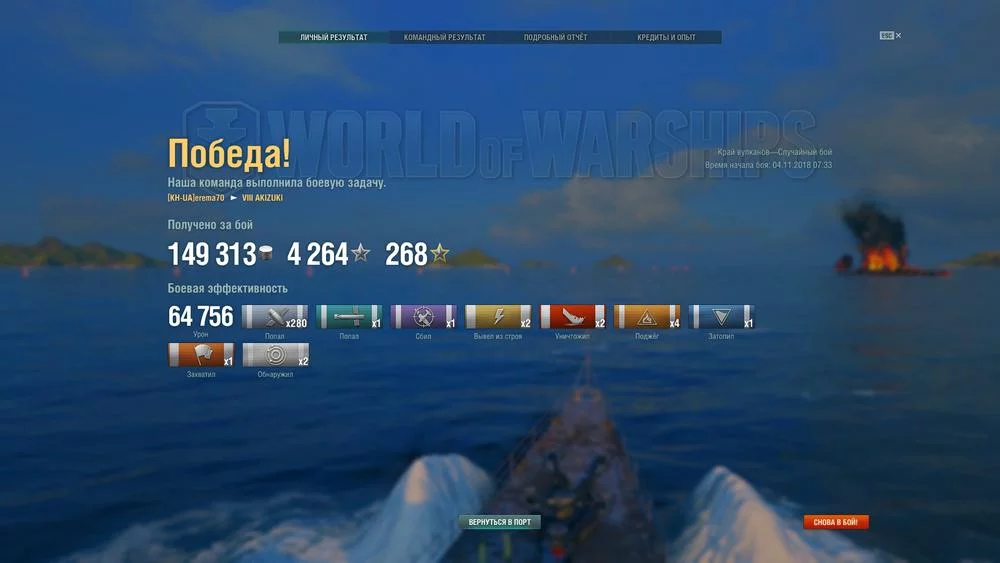Click the Обнаружил spotted ribbon

(x=275, y=355)
